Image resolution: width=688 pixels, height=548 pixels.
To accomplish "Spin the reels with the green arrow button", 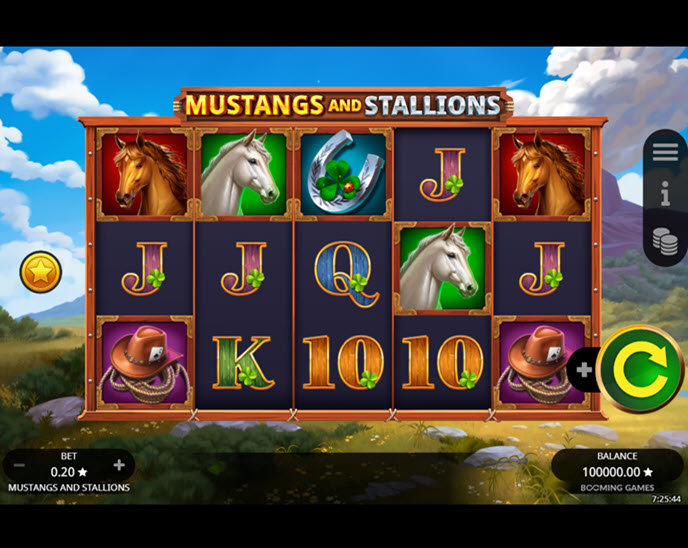I will click(641, 370).
